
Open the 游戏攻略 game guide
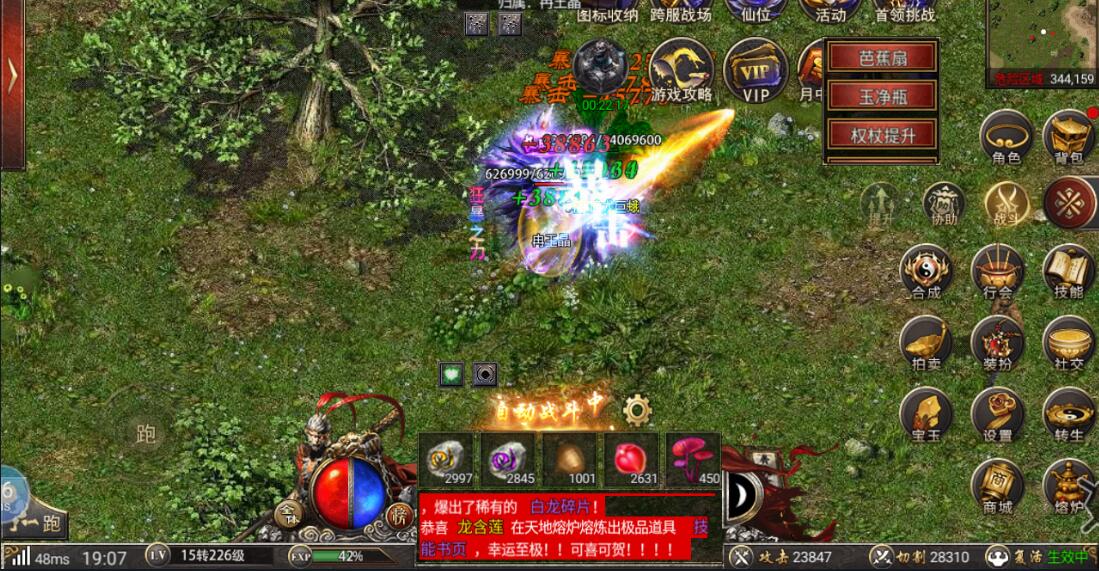tap(682, 69)
